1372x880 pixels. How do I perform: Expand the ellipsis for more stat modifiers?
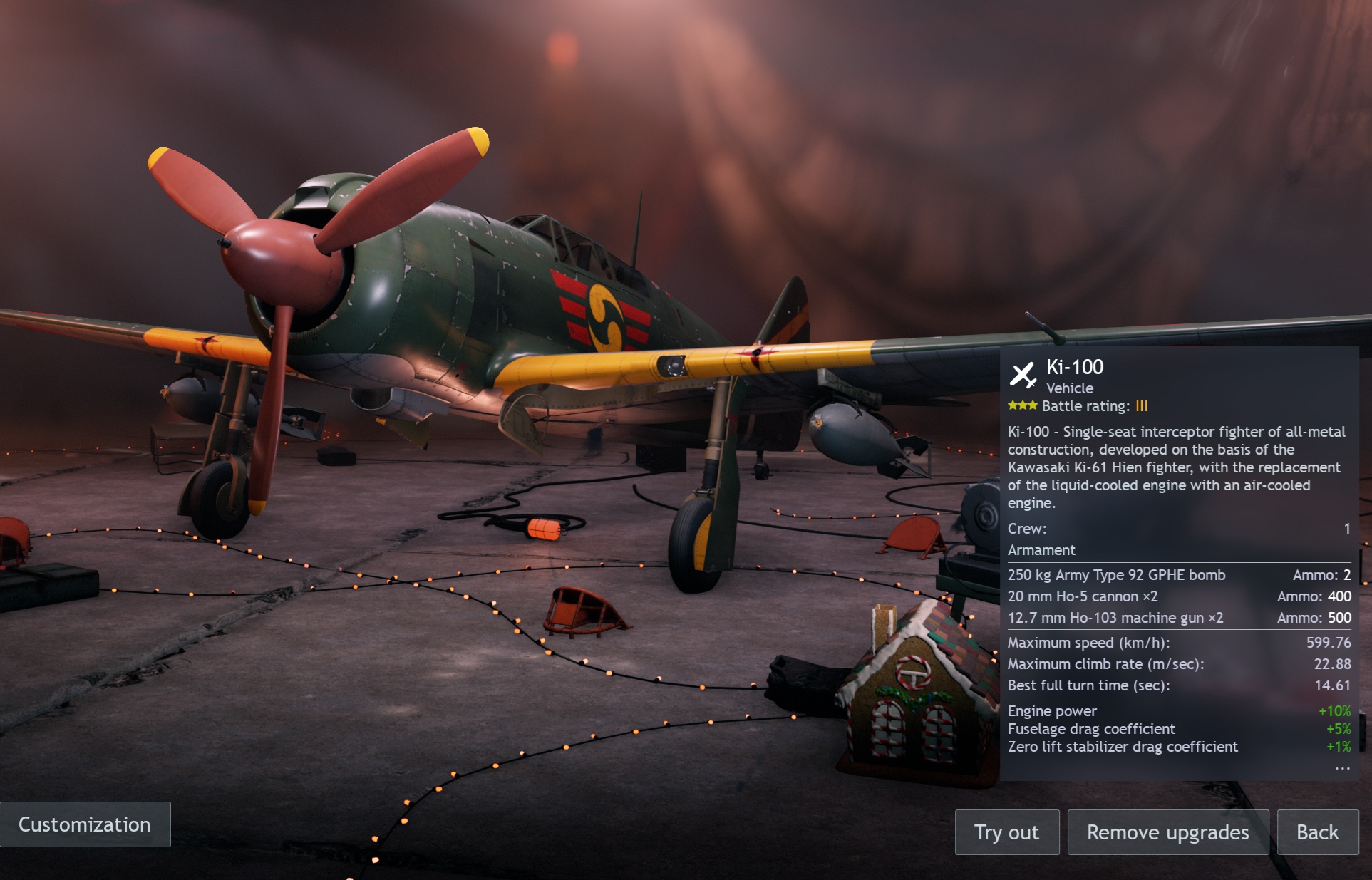[1342, 768]
